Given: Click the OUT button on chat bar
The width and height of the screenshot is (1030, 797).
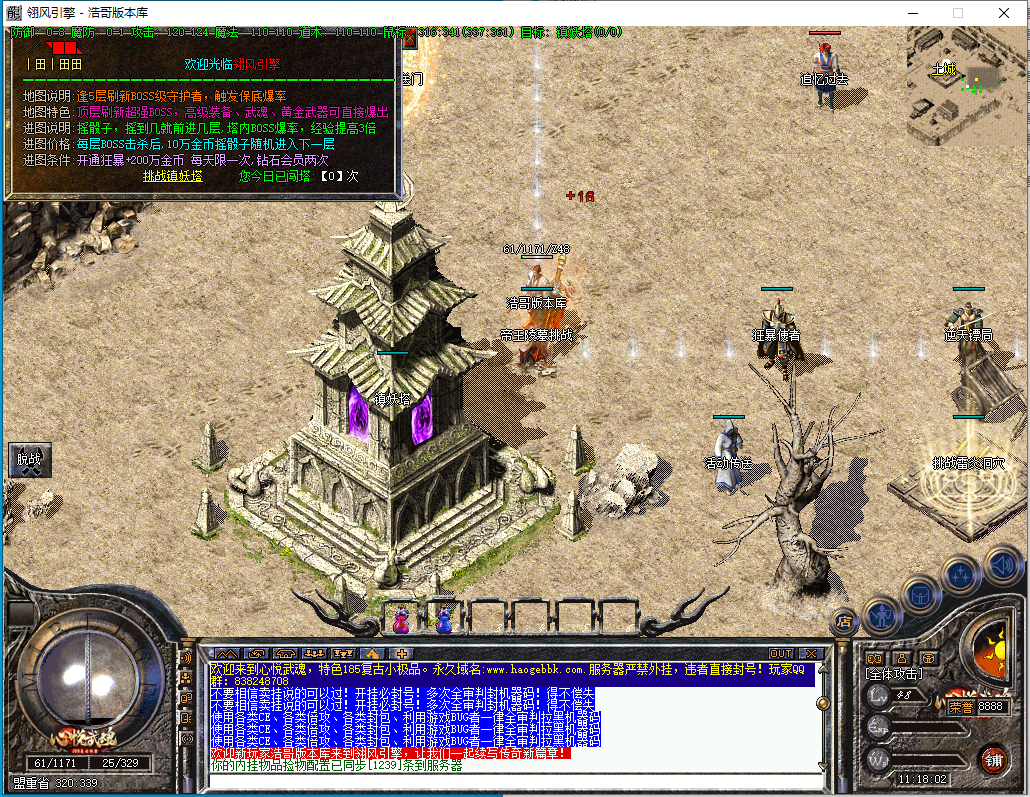Looking at the screenshot, I should coord(781,653).
